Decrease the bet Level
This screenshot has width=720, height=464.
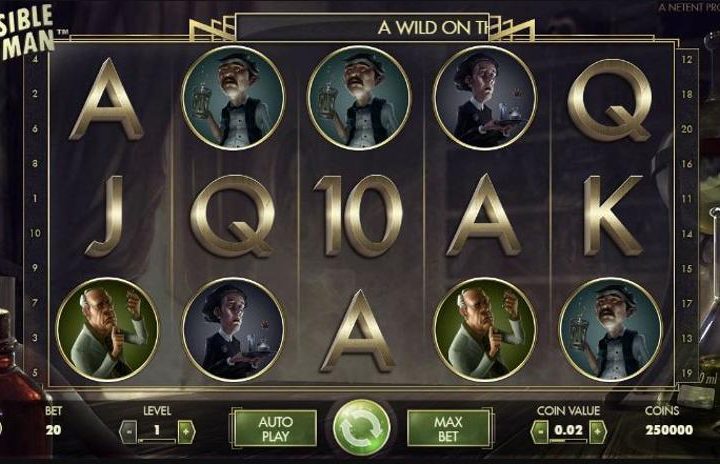click(x=128, y=432)
